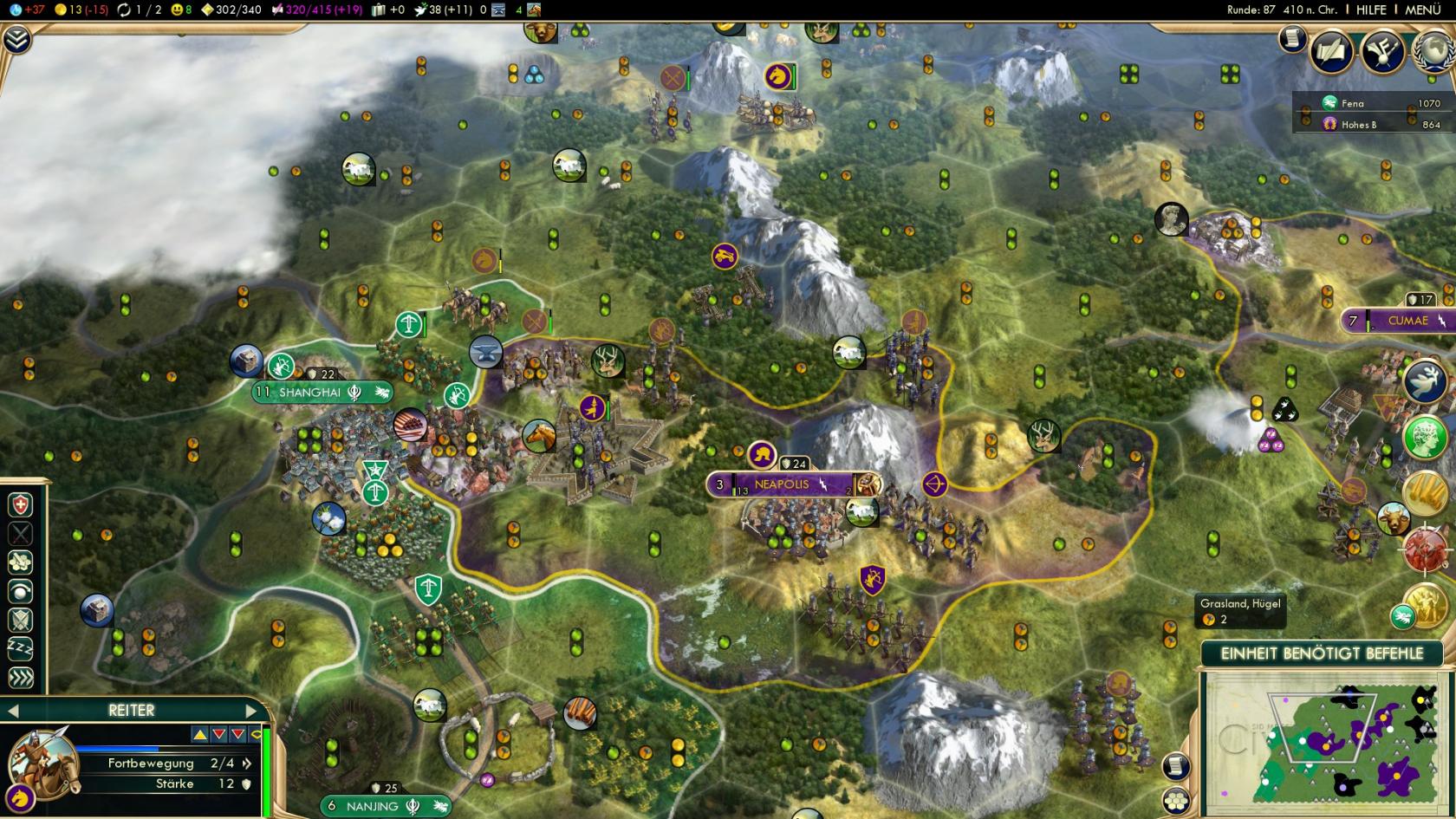Click the Einheit benötigt Befehle button

pyautogui.click(x=1322, y=653)
